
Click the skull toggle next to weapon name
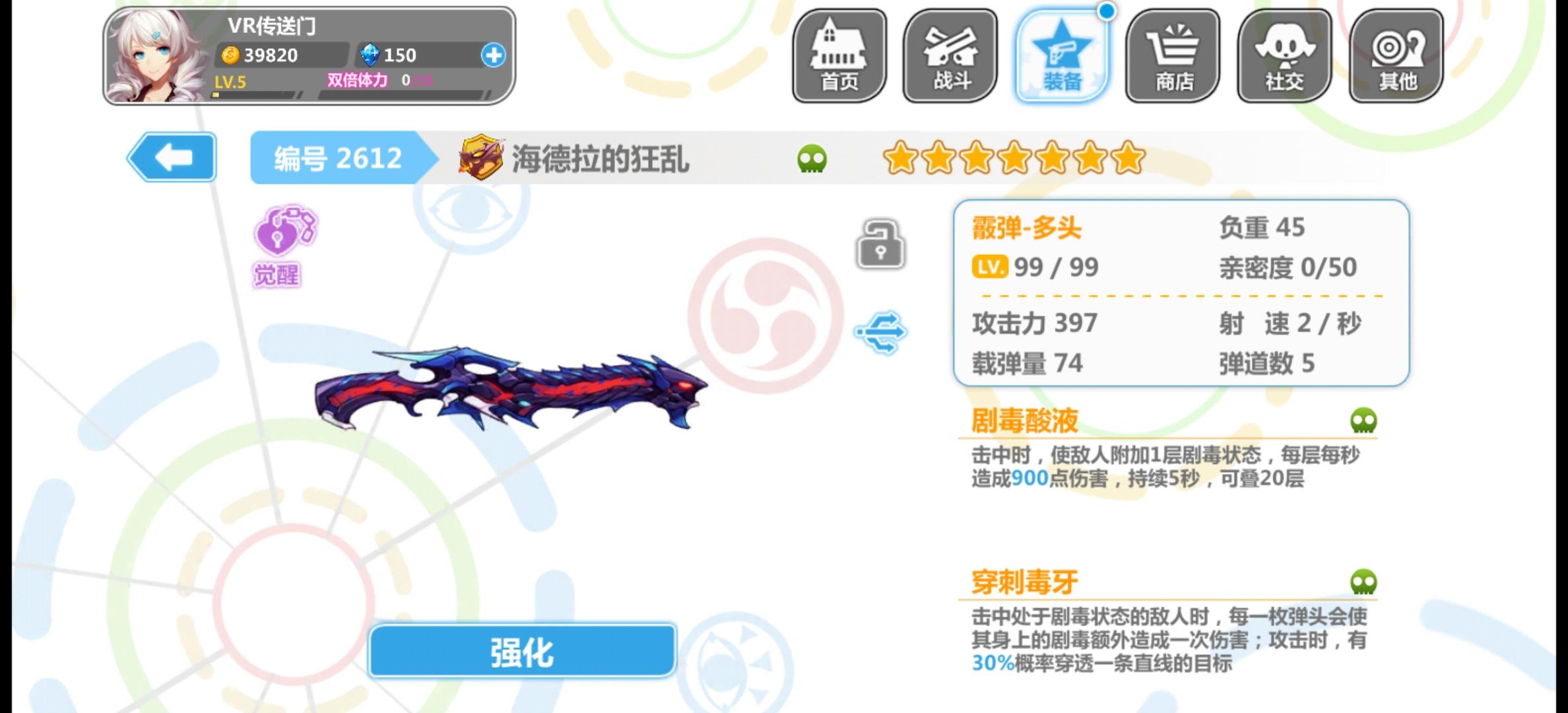[813, 158]
